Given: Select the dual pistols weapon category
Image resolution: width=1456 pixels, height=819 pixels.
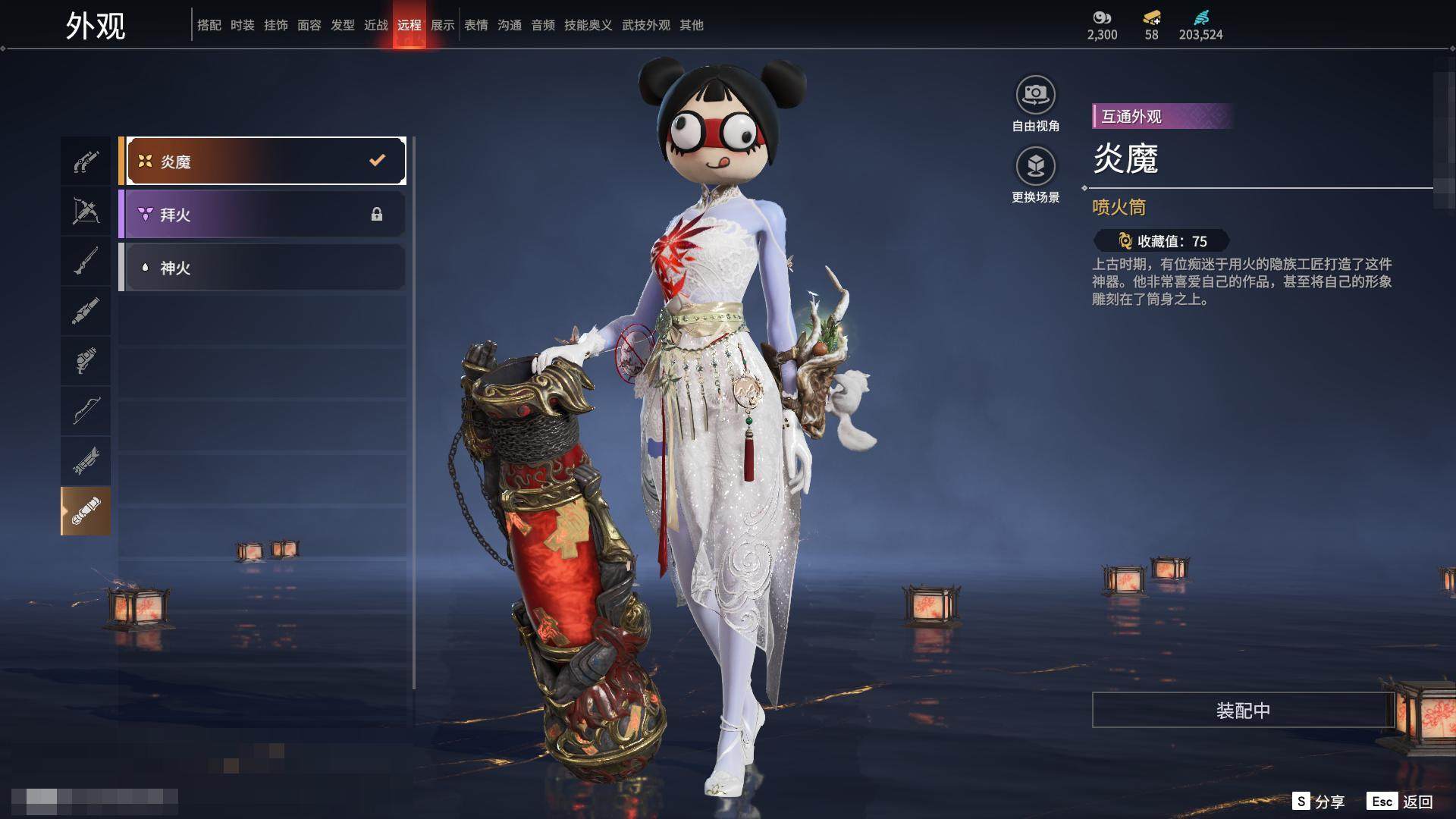Looking at the screenshot, I should (86, 162).
